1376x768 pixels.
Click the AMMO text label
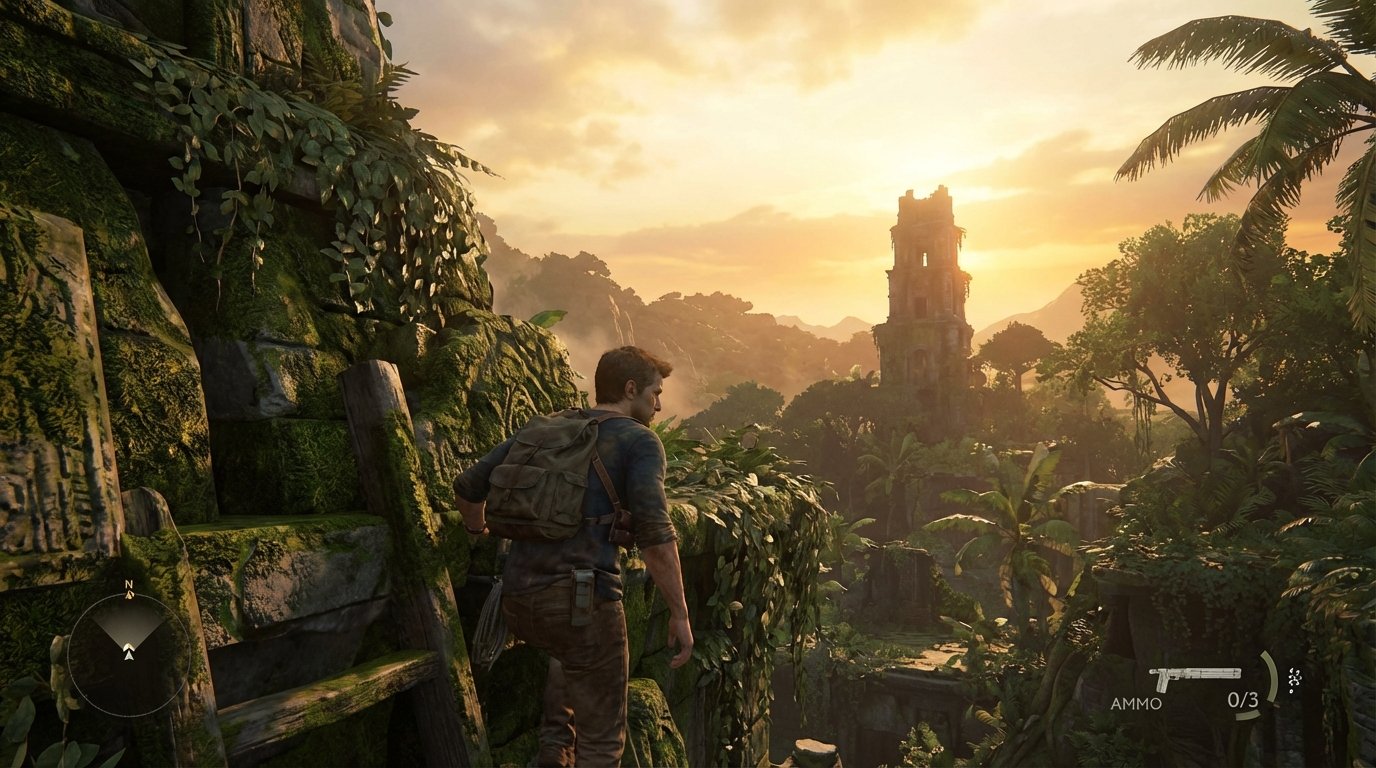(x=1136, y=702)
